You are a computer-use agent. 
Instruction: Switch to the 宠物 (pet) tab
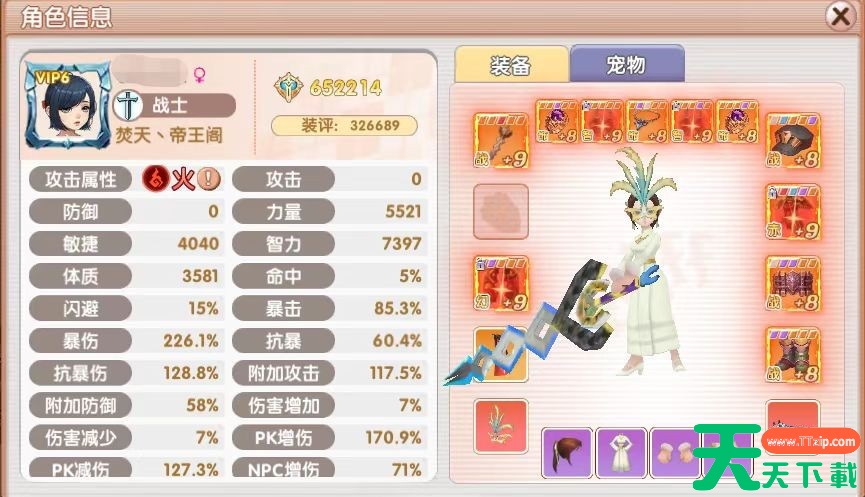(x=626, y=65)
